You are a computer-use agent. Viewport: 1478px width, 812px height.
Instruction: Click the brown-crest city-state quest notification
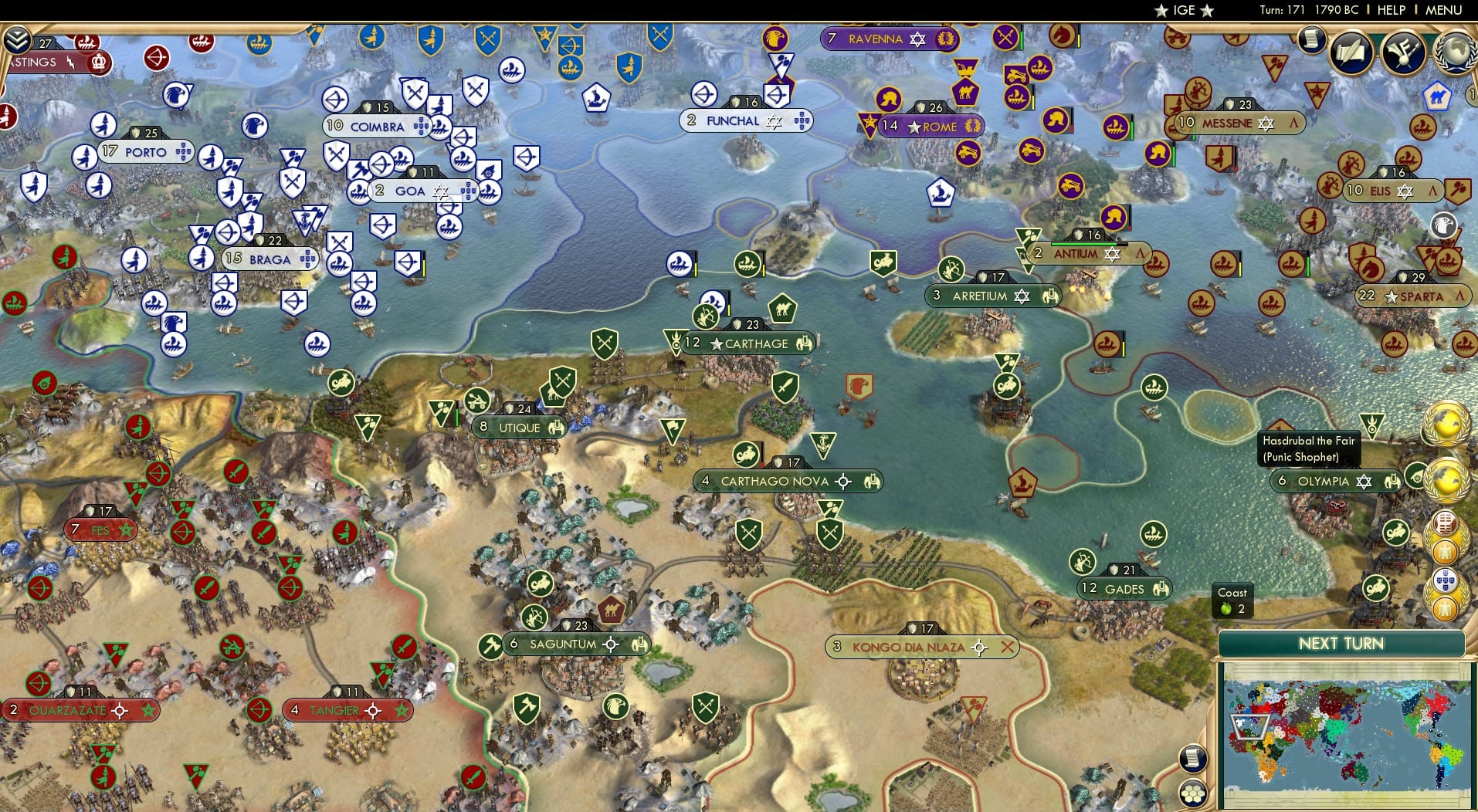tap(1445, 523)
